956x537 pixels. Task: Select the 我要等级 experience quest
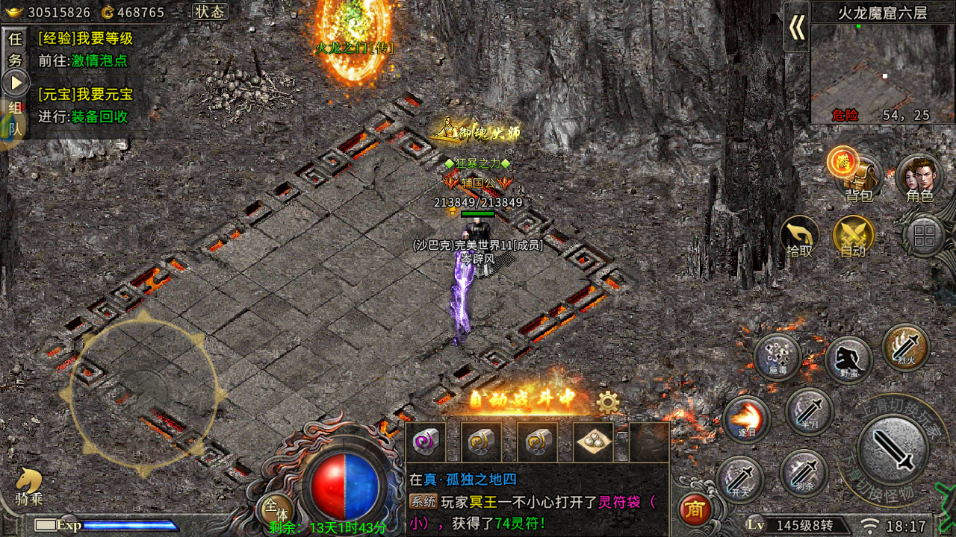point(85,39)
